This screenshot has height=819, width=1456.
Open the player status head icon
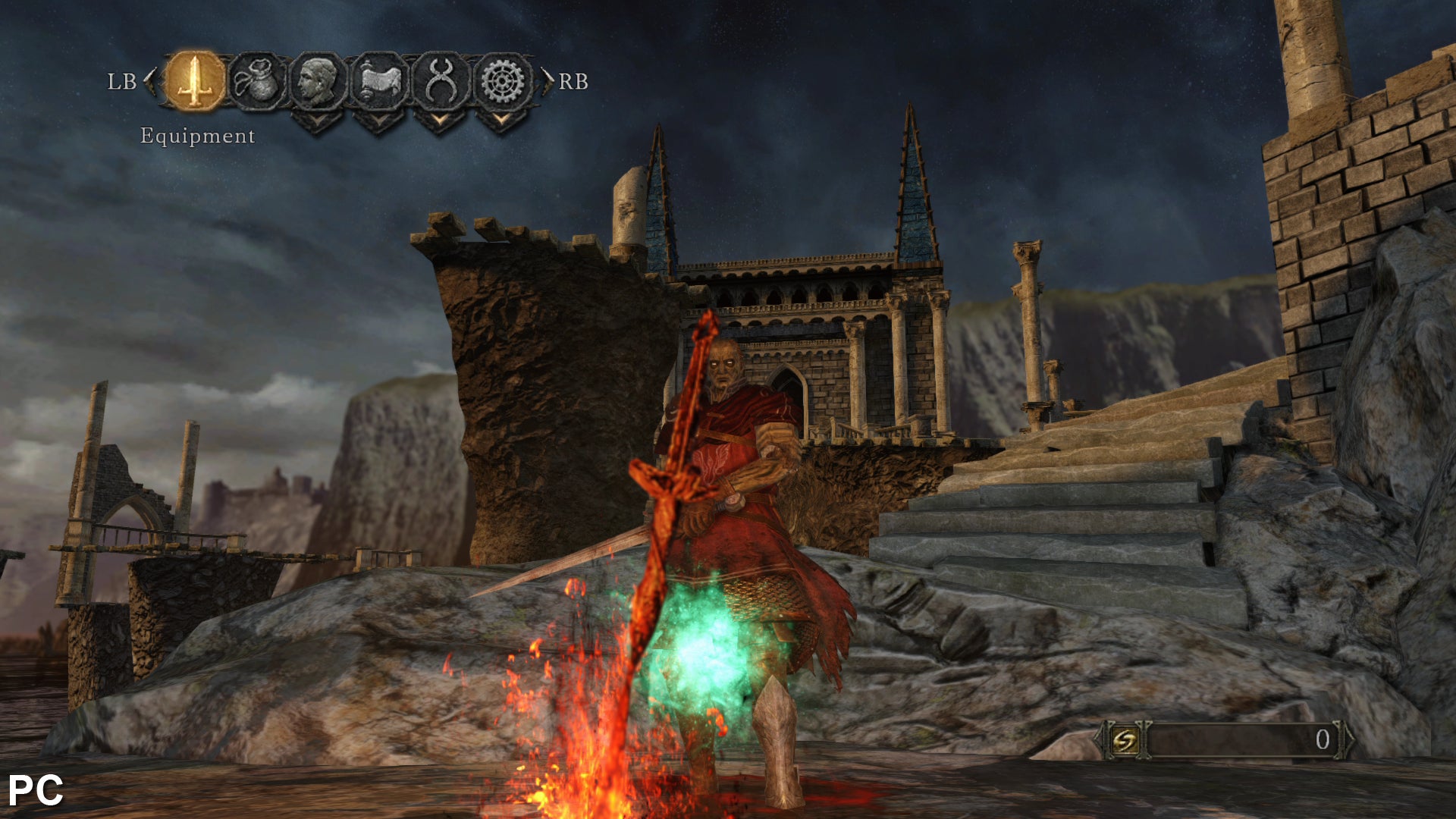point(318,80)
